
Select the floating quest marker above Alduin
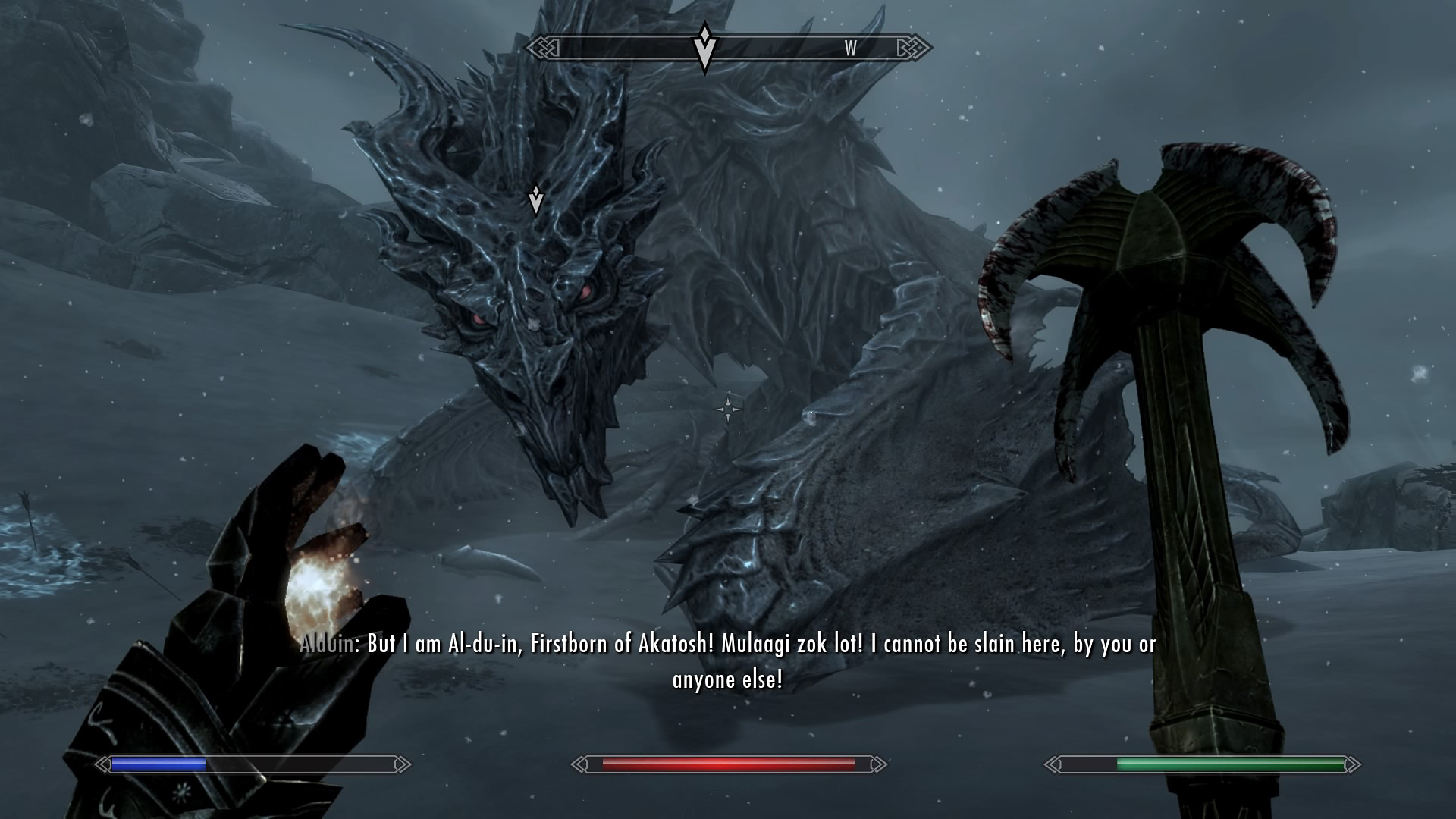(x=535, y=199)
